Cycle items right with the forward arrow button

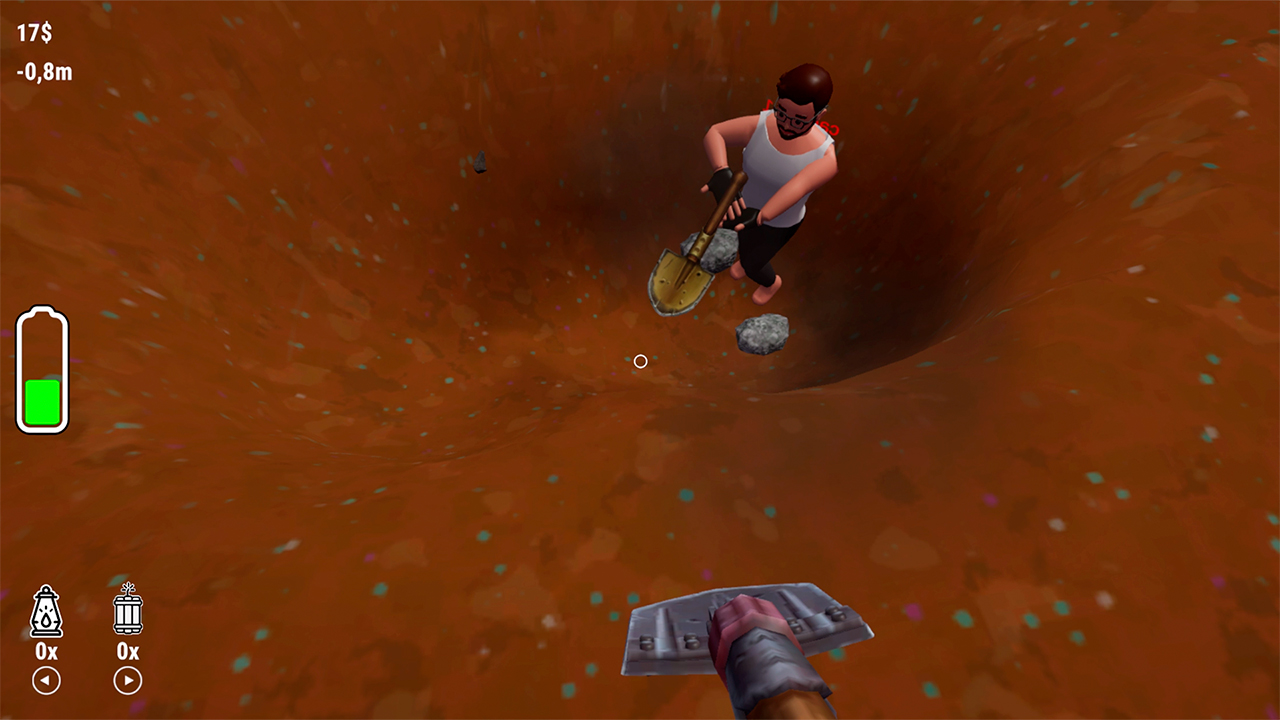point(127,681)
